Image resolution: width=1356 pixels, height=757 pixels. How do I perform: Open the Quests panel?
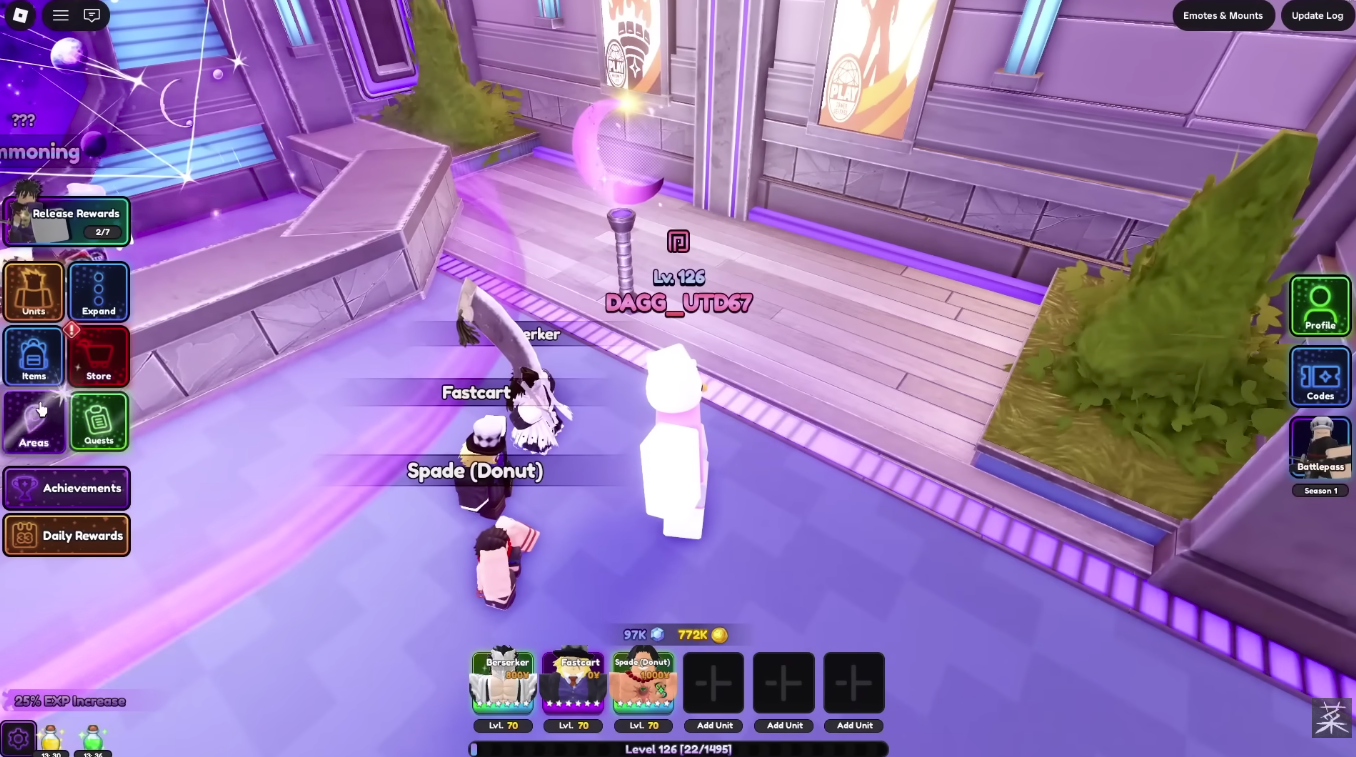pyautogui.click(x=97, y=421)
